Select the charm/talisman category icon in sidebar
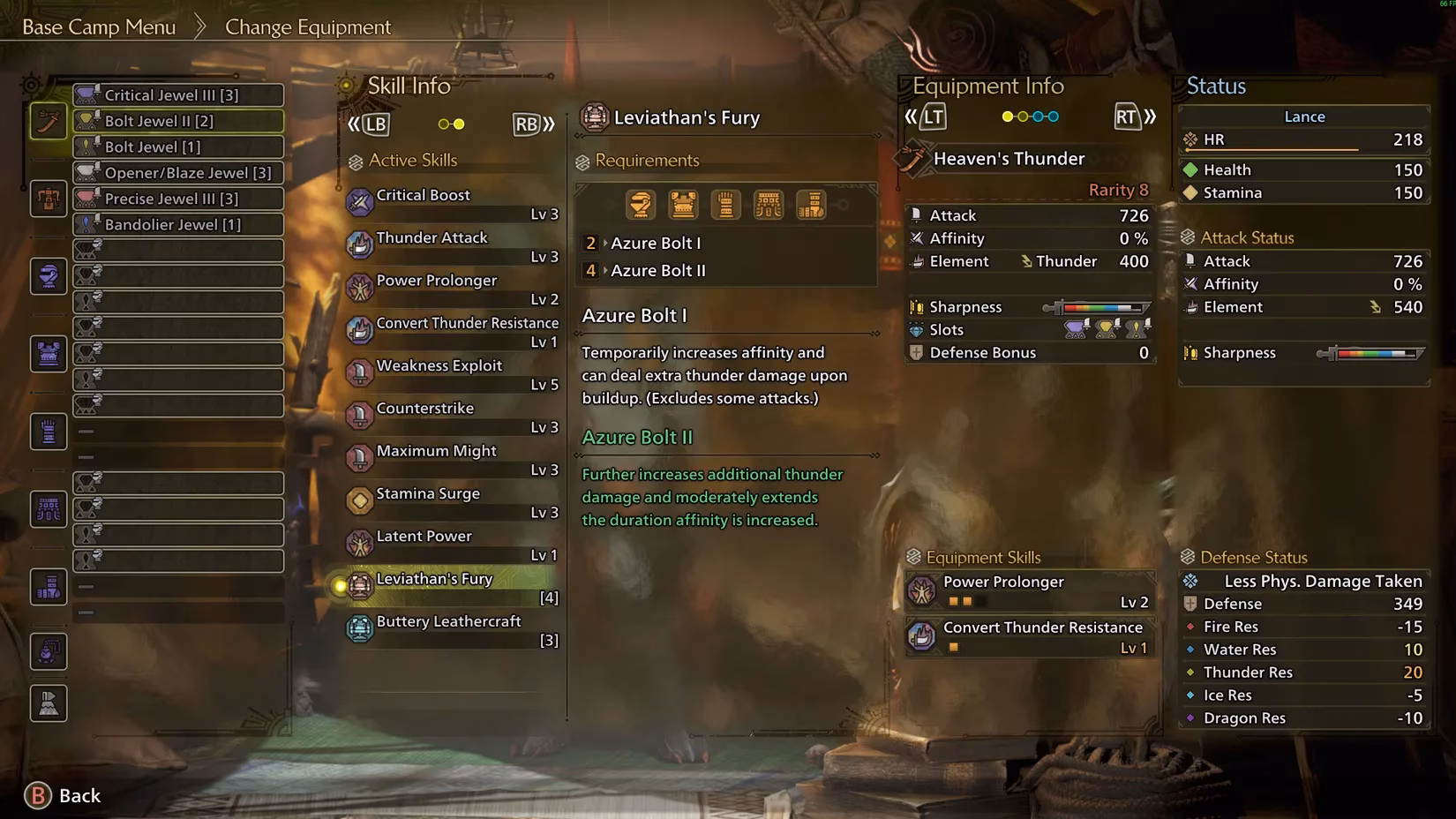This screenshot has width=1456, height=819. (x=48, y=651)
